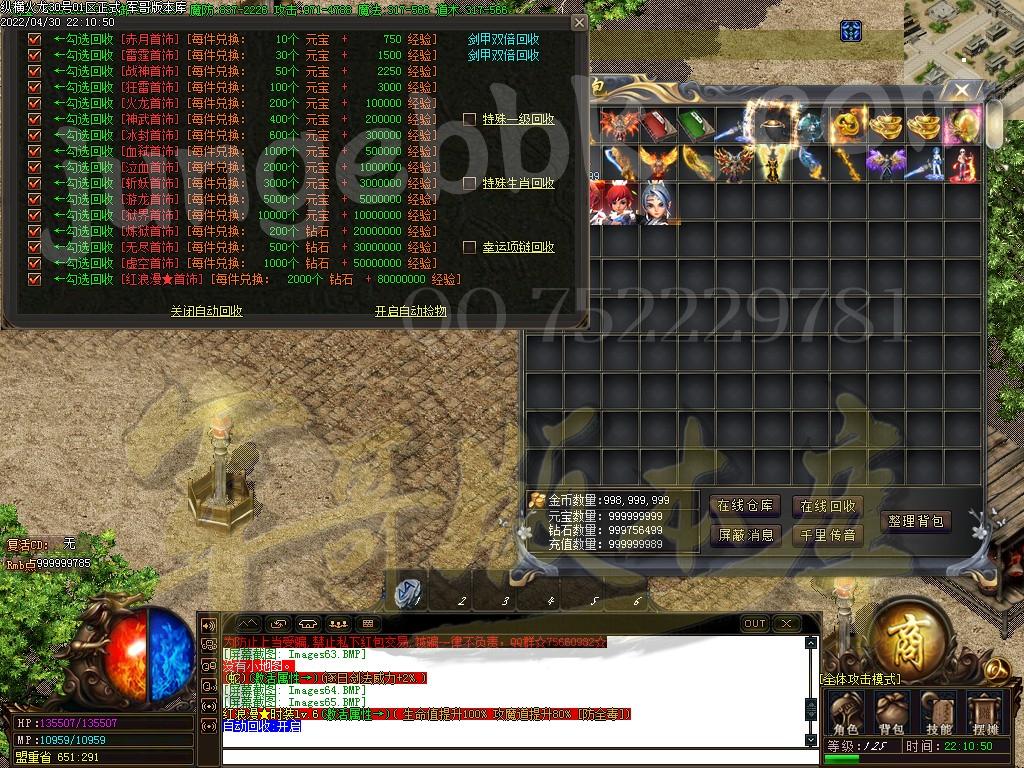Screen dimensions: 1024x768
Task: Open the 在线仓库 online warehouse
Action: point(745,506)
